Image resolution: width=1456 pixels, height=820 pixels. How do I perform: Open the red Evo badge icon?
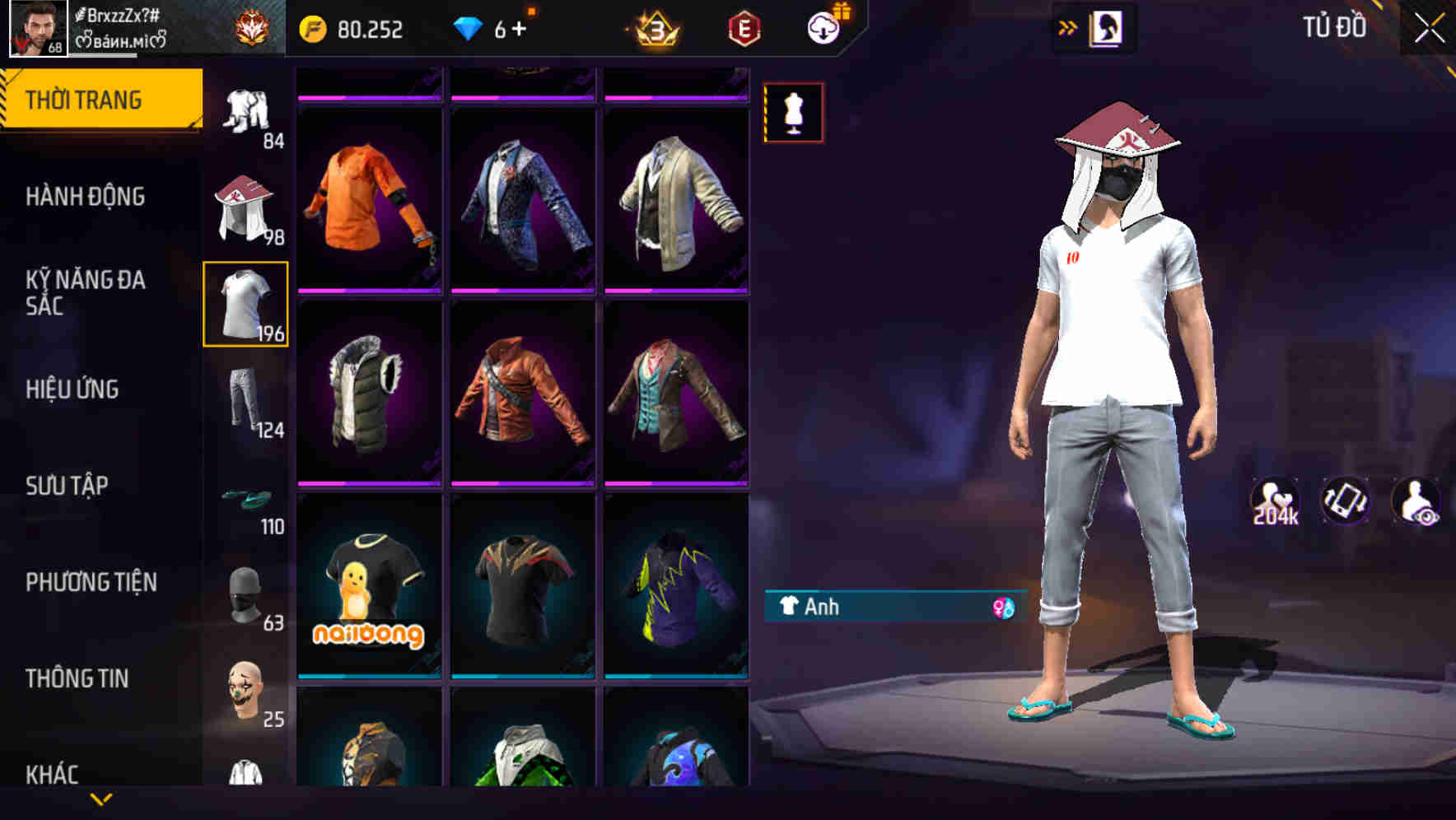coord(740,27)
